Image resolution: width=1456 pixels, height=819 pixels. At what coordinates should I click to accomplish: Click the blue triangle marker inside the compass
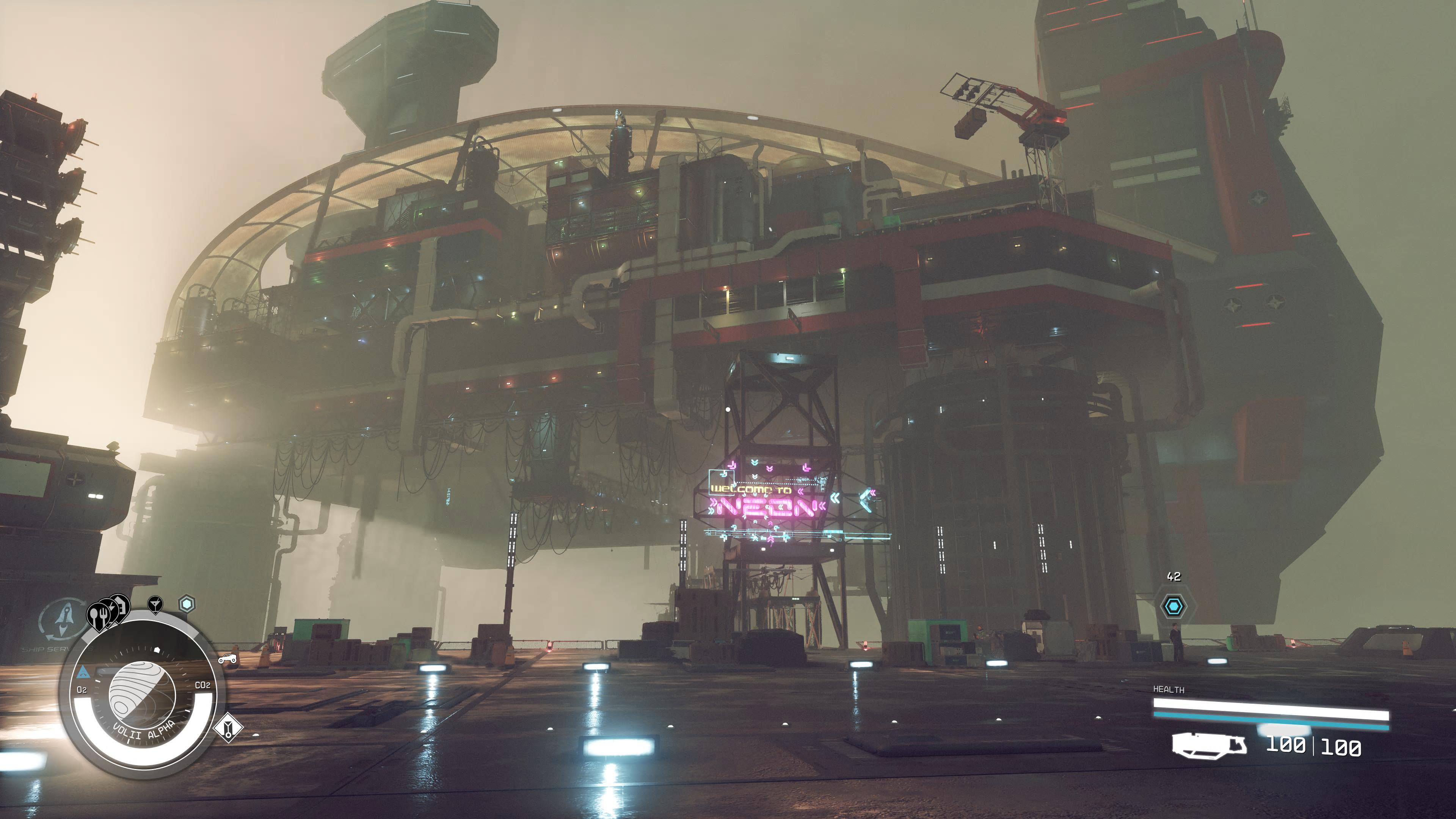click(83, 672)
